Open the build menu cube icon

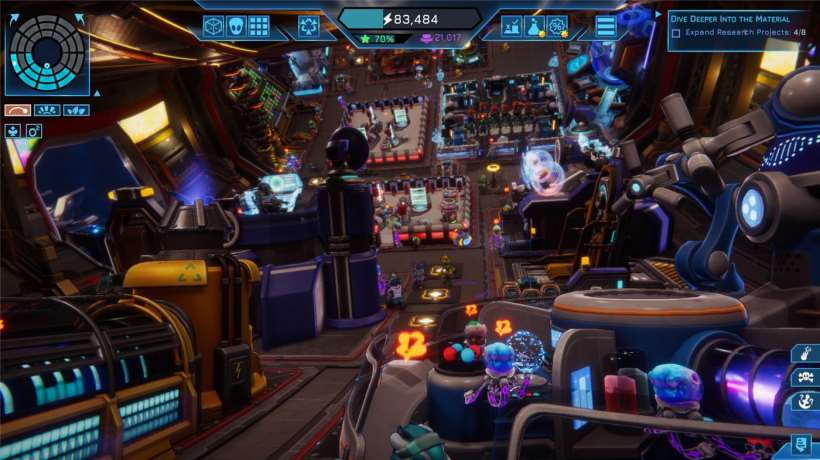point(213,26)
